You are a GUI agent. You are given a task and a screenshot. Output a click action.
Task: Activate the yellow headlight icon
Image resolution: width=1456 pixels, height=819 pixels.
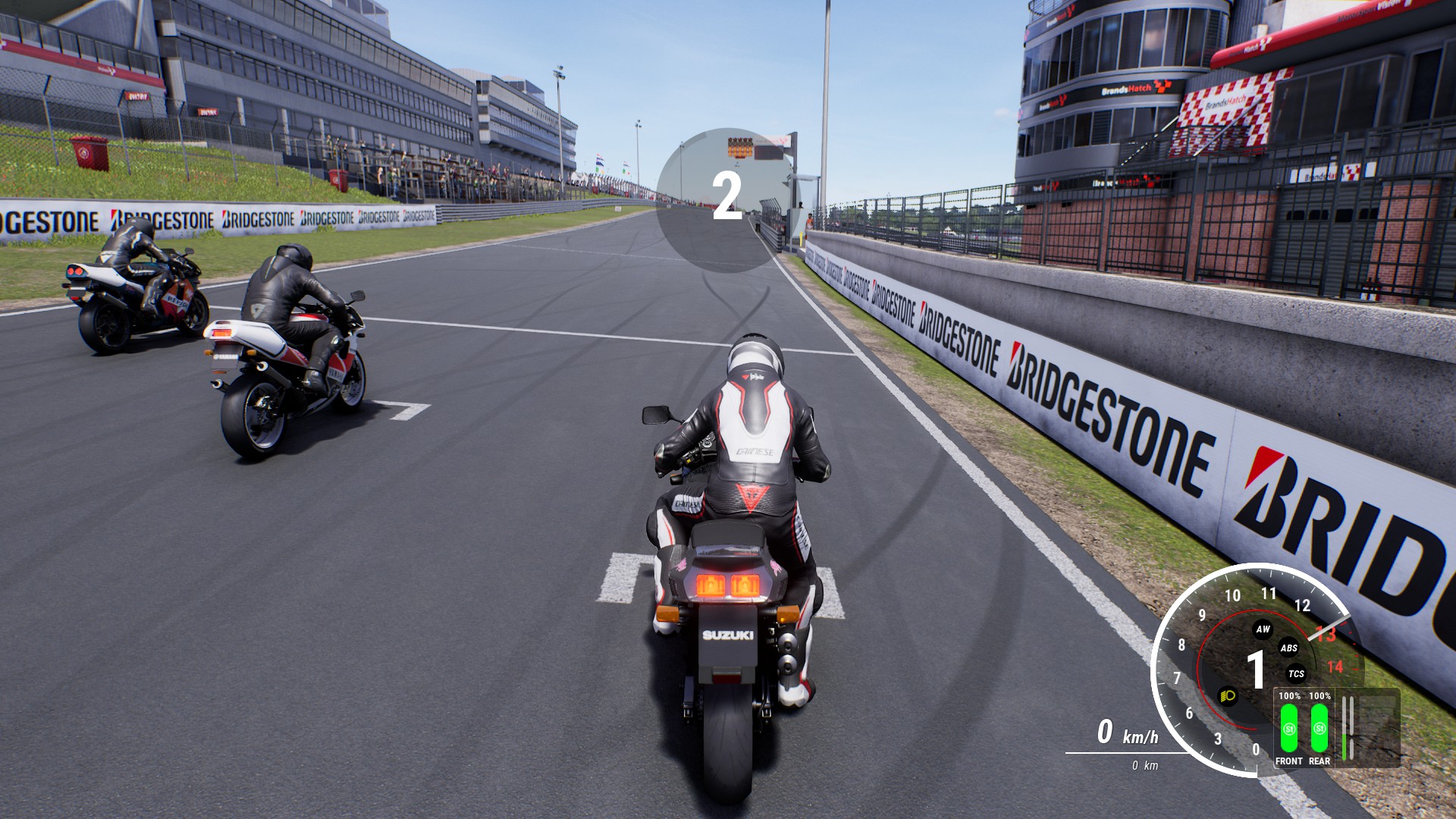[x=1228, y=695]
